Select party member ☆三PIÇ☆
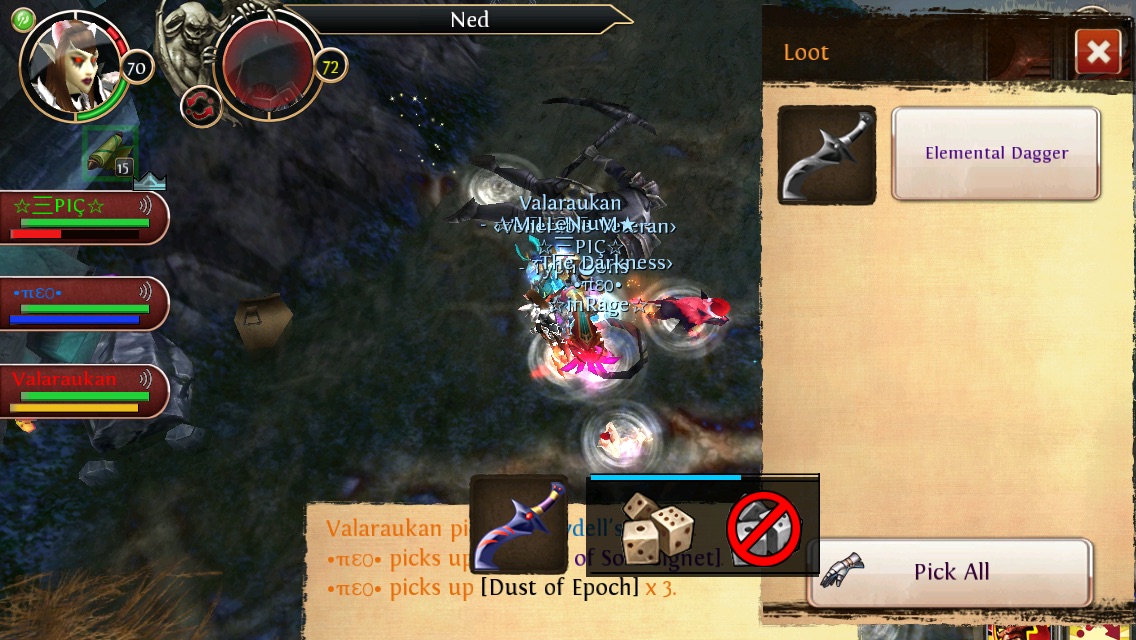 point(82,217)
